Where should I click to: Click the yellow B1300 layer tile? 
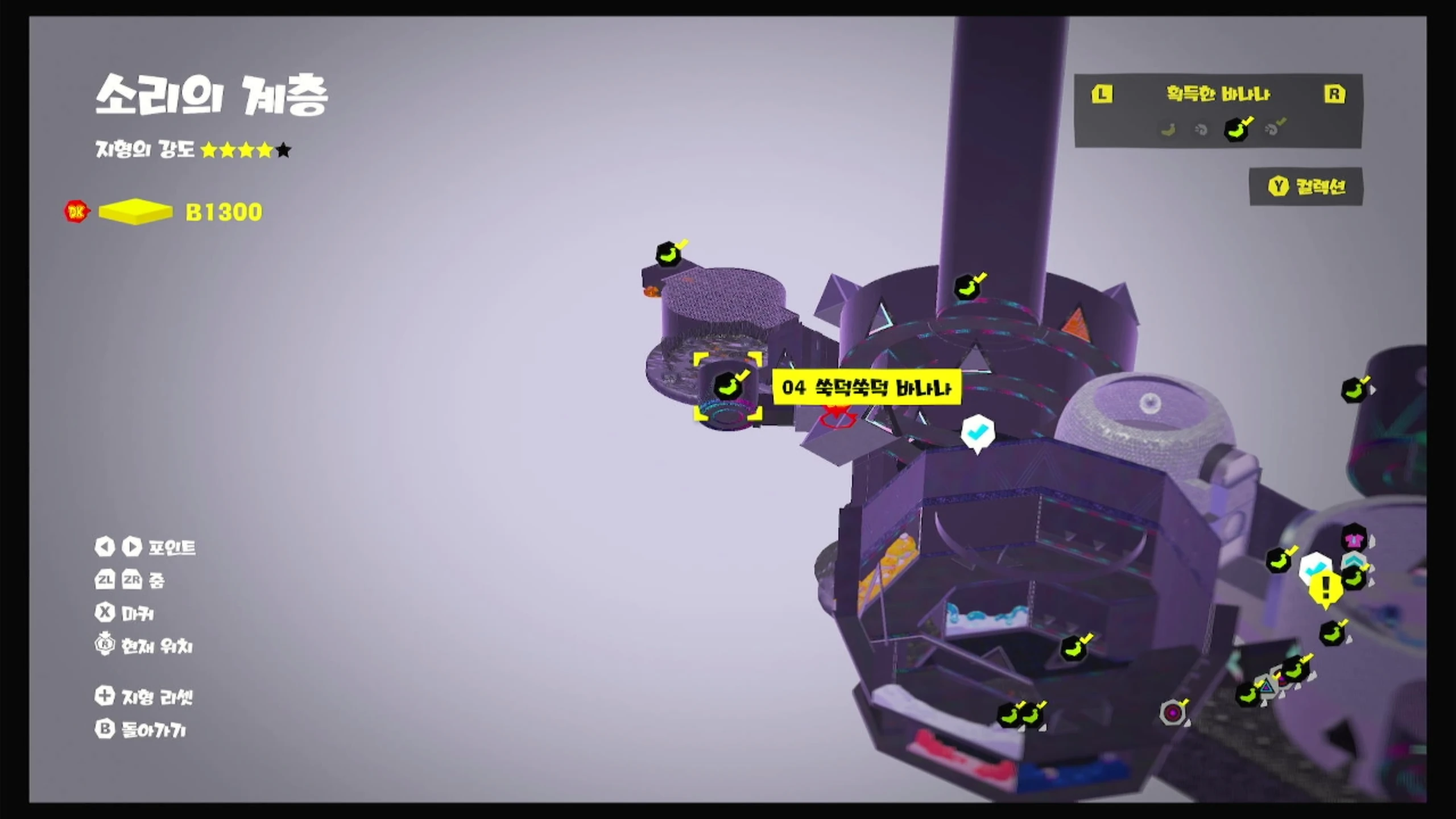click(x=135, y=212)
